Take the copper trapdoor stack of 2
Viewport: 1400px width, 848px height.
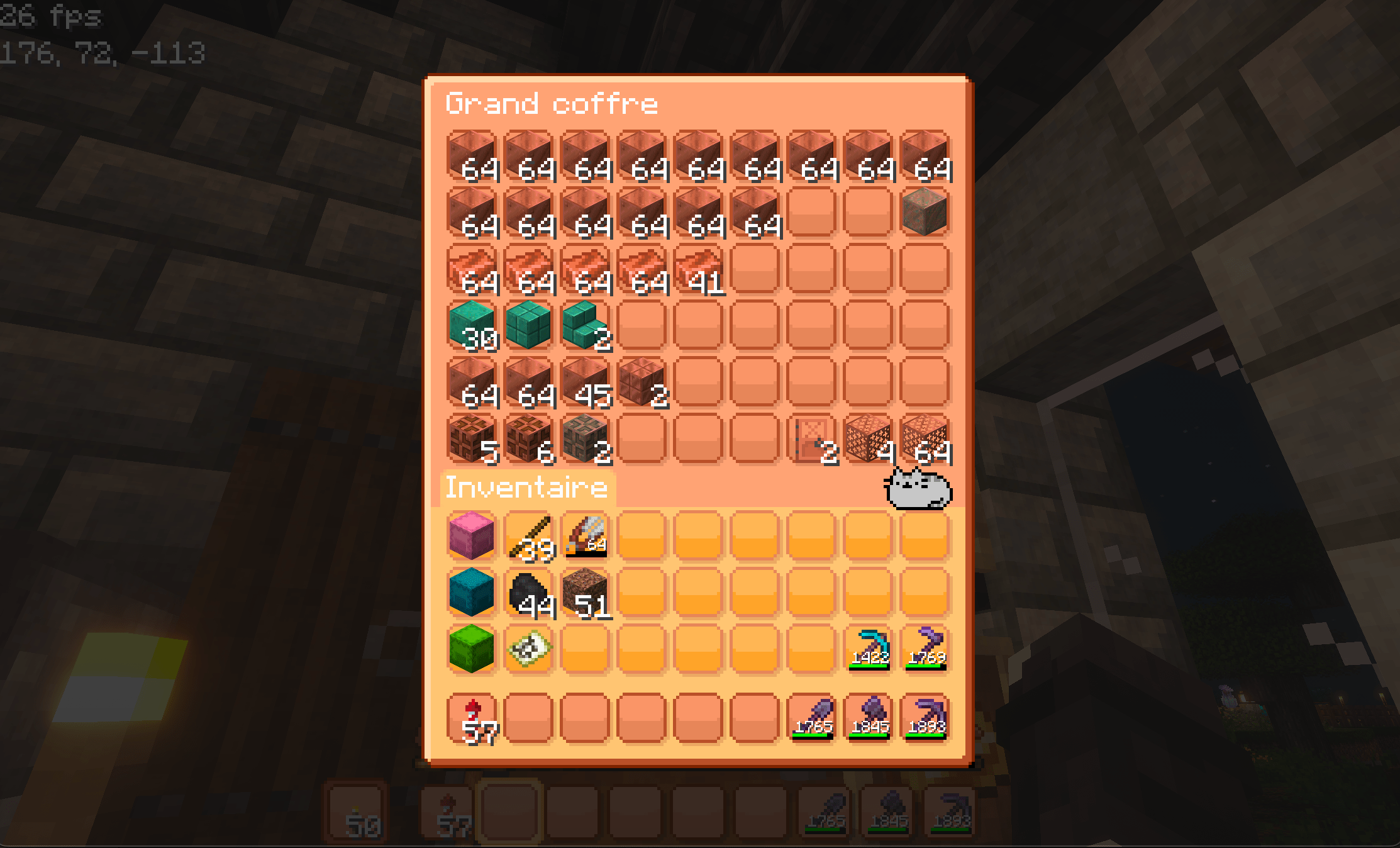pos(811,435)
